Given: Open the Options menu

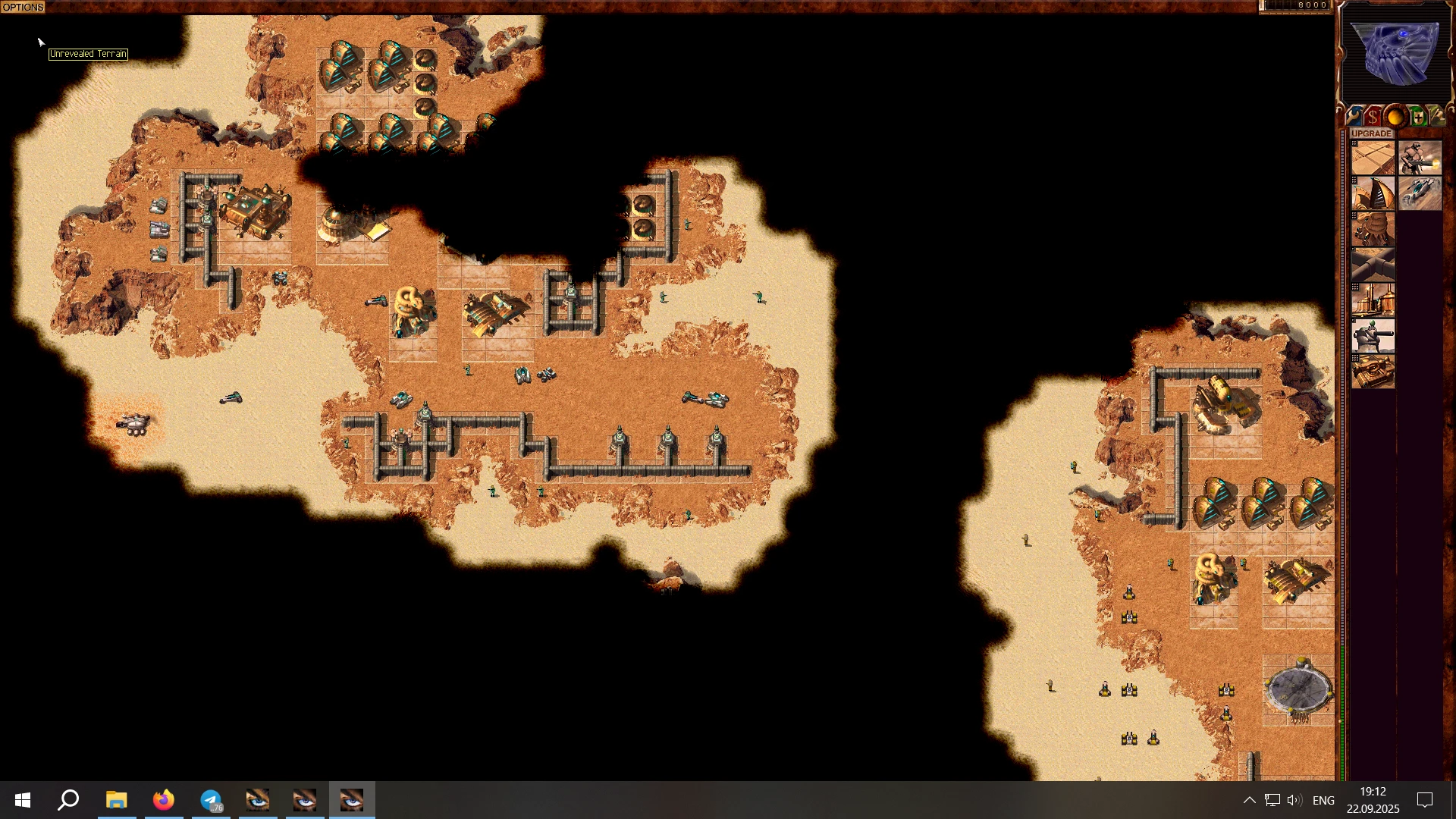Looking at the screenshot, I should pos(23,7).
